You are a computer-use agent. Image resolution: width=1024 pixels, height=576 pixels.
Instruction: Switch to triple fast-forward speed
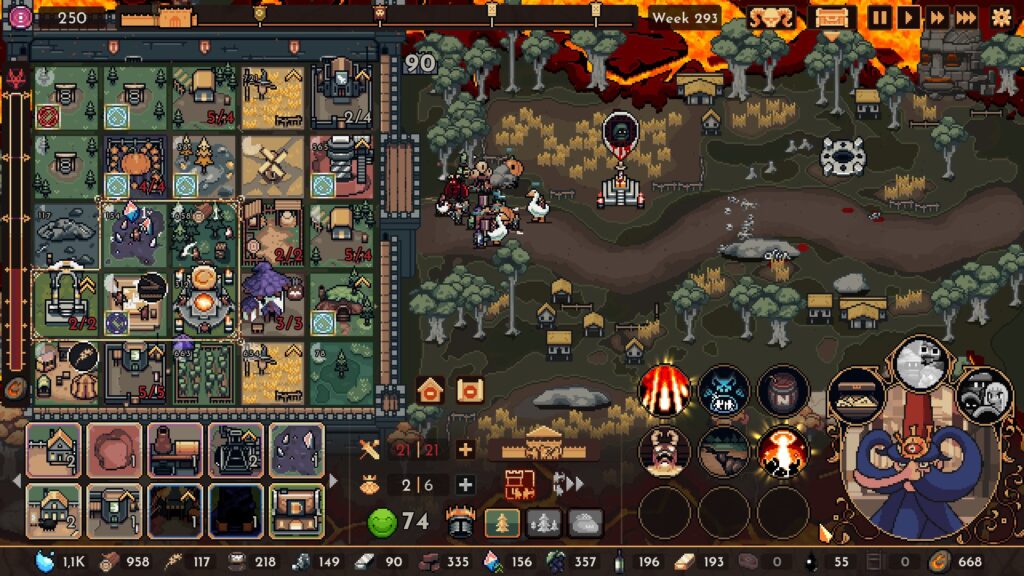(966, 17)
